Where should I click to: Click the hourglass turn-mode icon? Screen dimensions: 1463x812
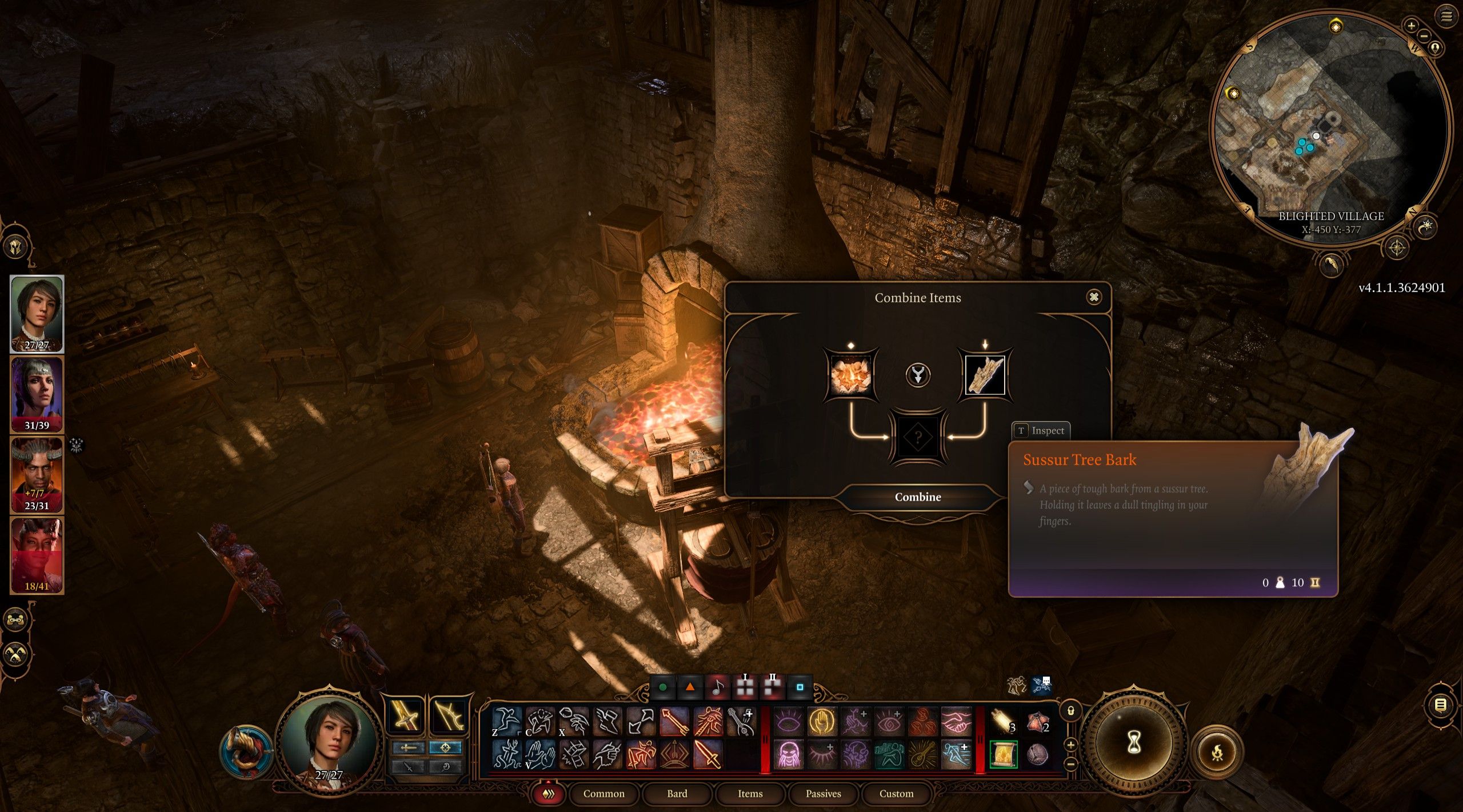(x=1133, y=742)
